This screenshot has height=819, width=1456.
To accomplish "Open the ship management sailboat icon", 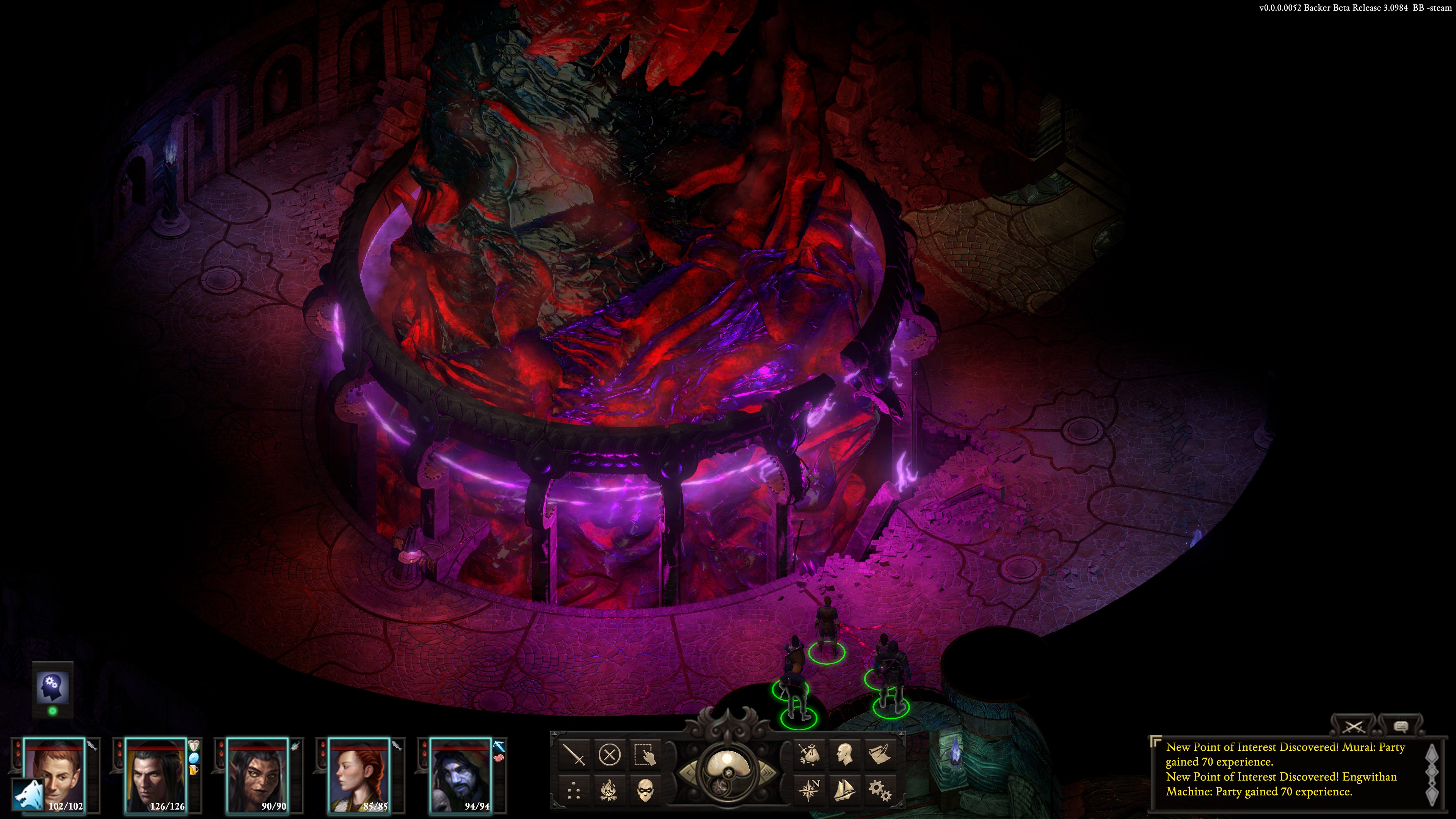I will [x=844, y=790].
